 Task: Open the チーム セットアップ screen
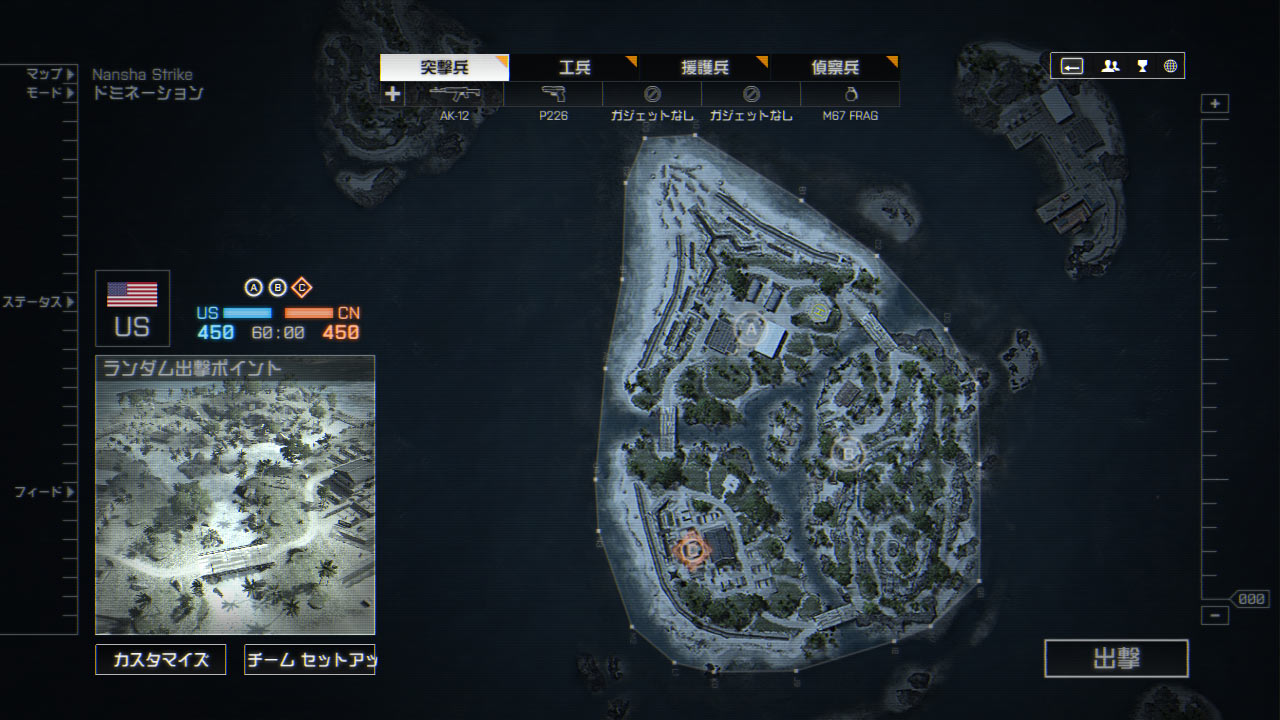tap(309, 659)
